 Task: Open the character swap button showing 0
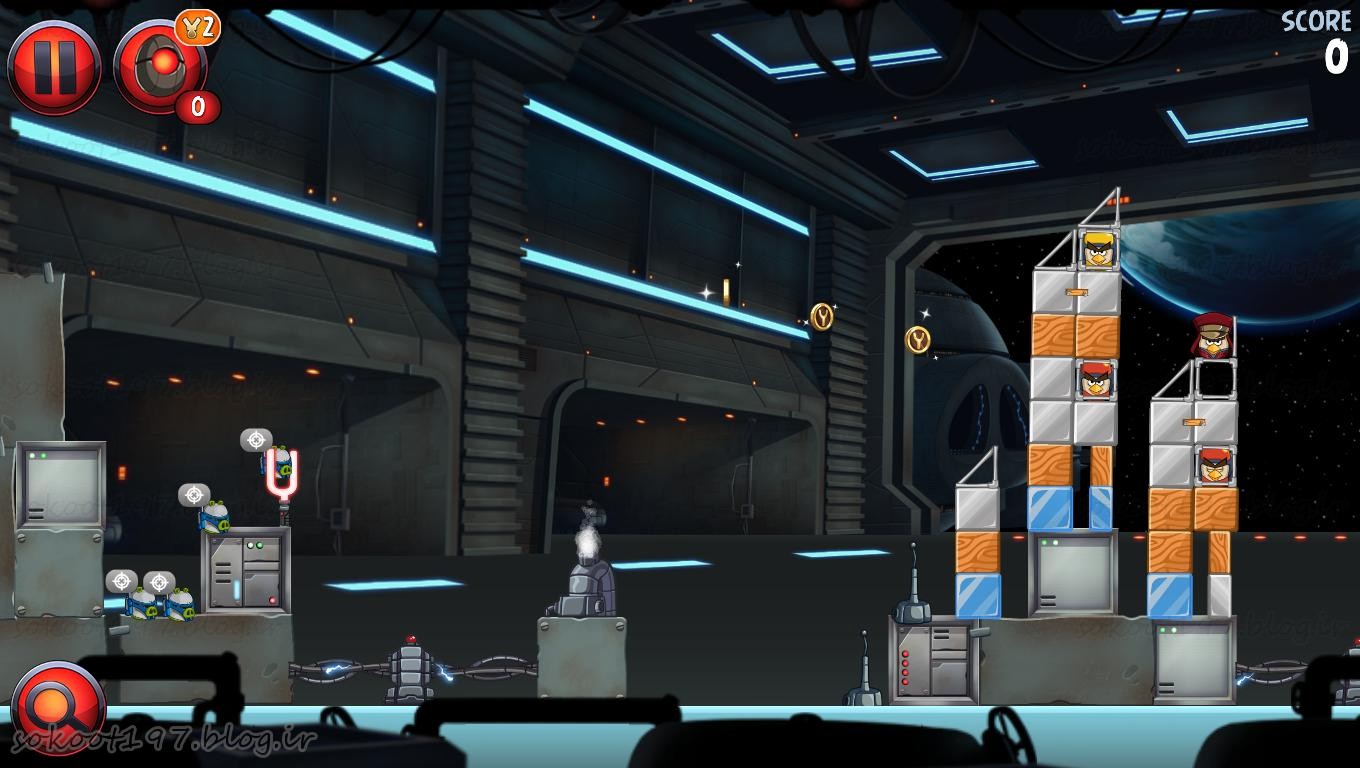tap(160, 68)
